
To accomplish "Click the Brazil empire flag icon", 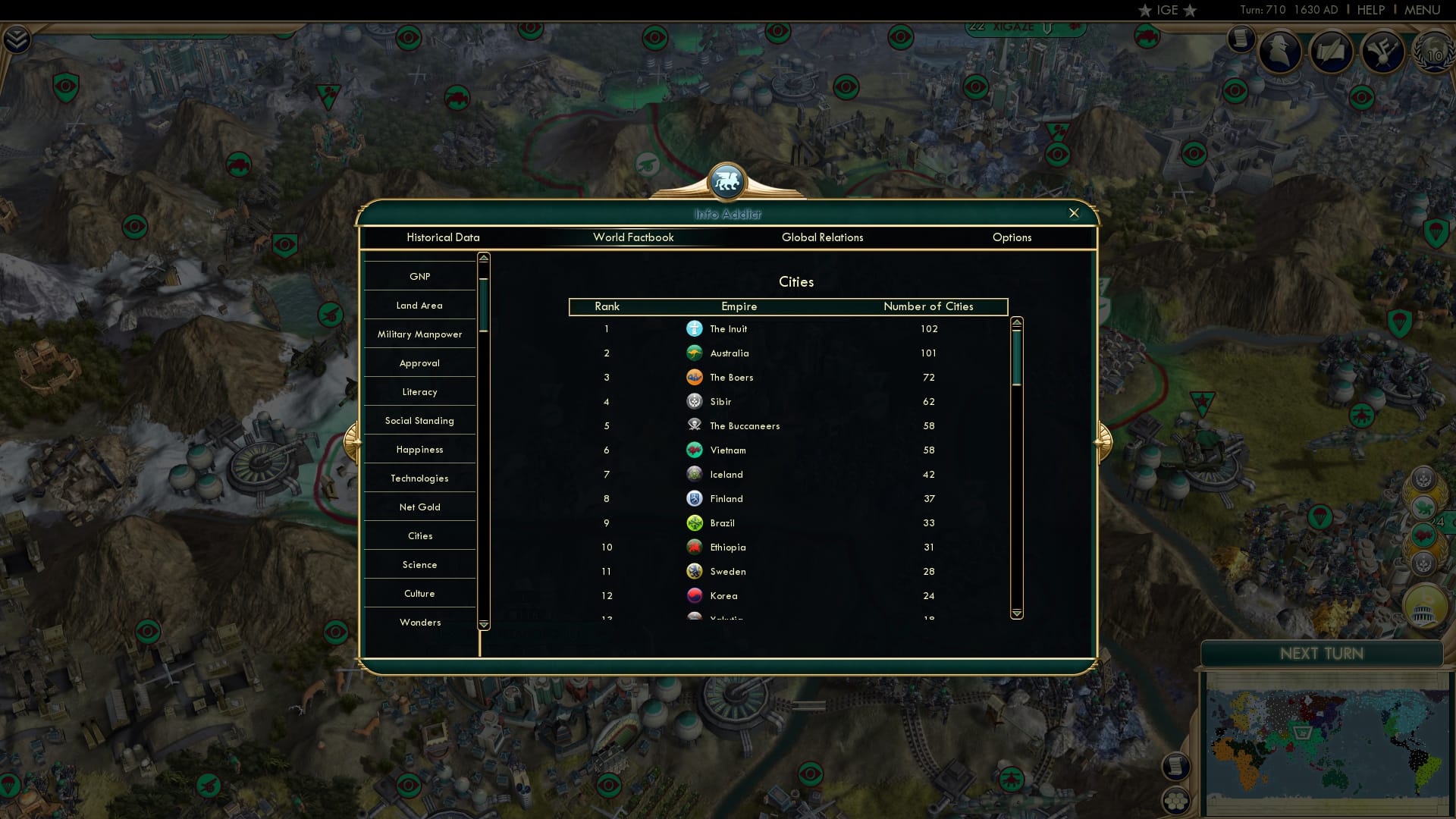I will pyautogui.click(x=695, y=522).
